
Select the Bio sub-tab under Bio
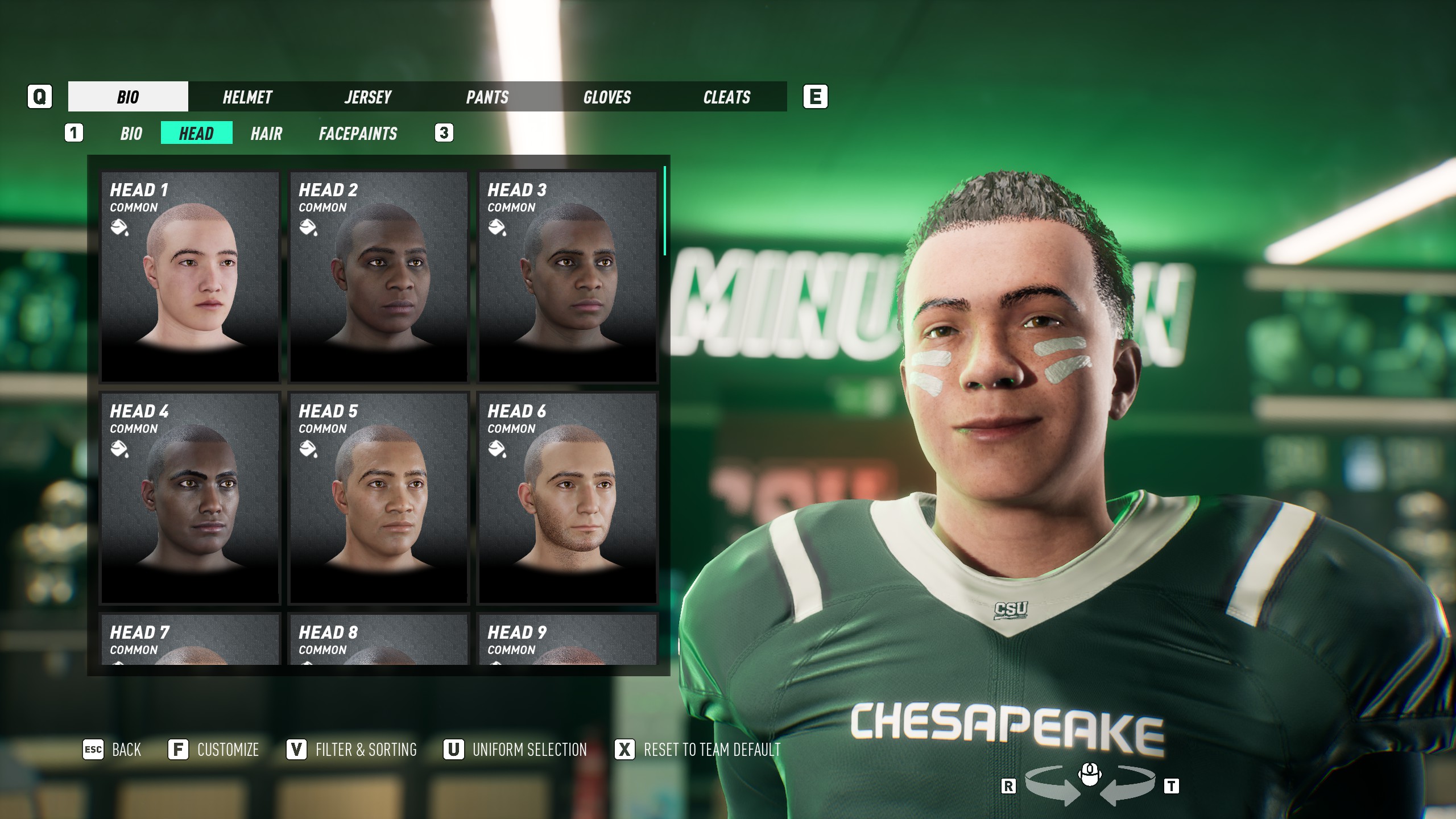(x=131, y=134)
